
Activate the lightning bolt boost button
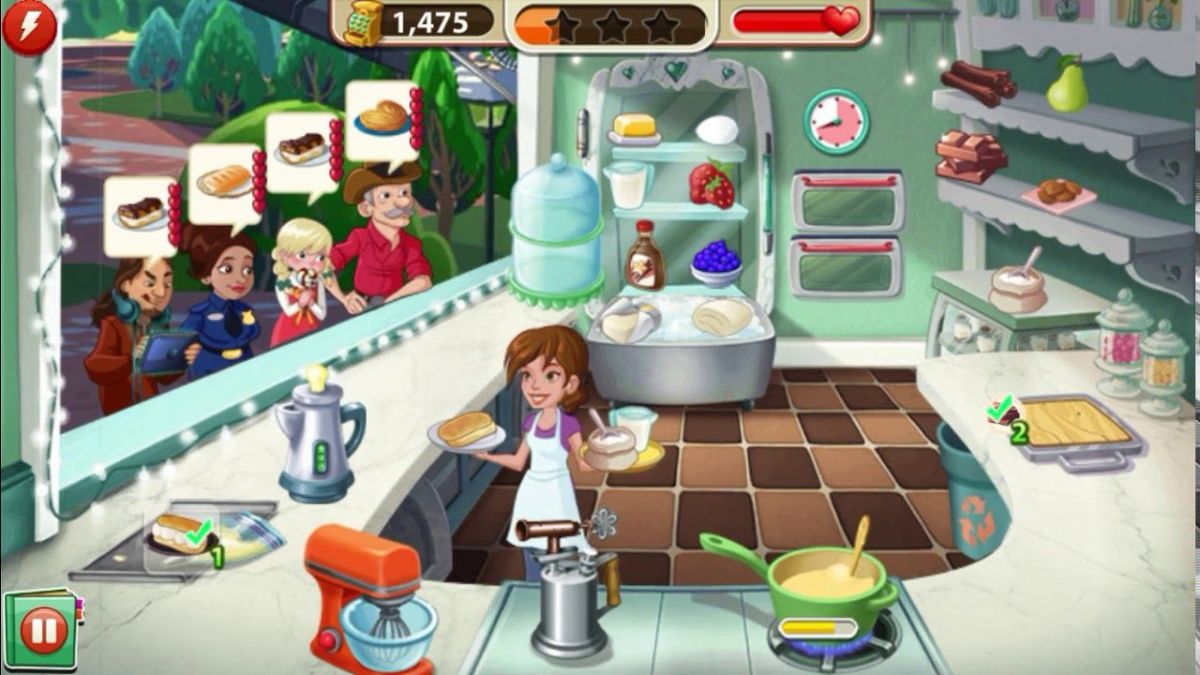pos(29,26)
